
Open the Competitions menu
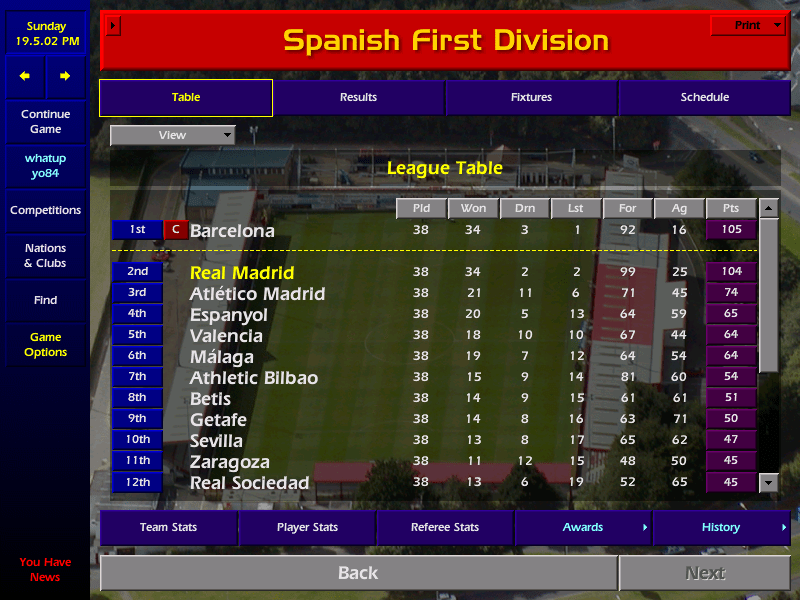(45, 210)
